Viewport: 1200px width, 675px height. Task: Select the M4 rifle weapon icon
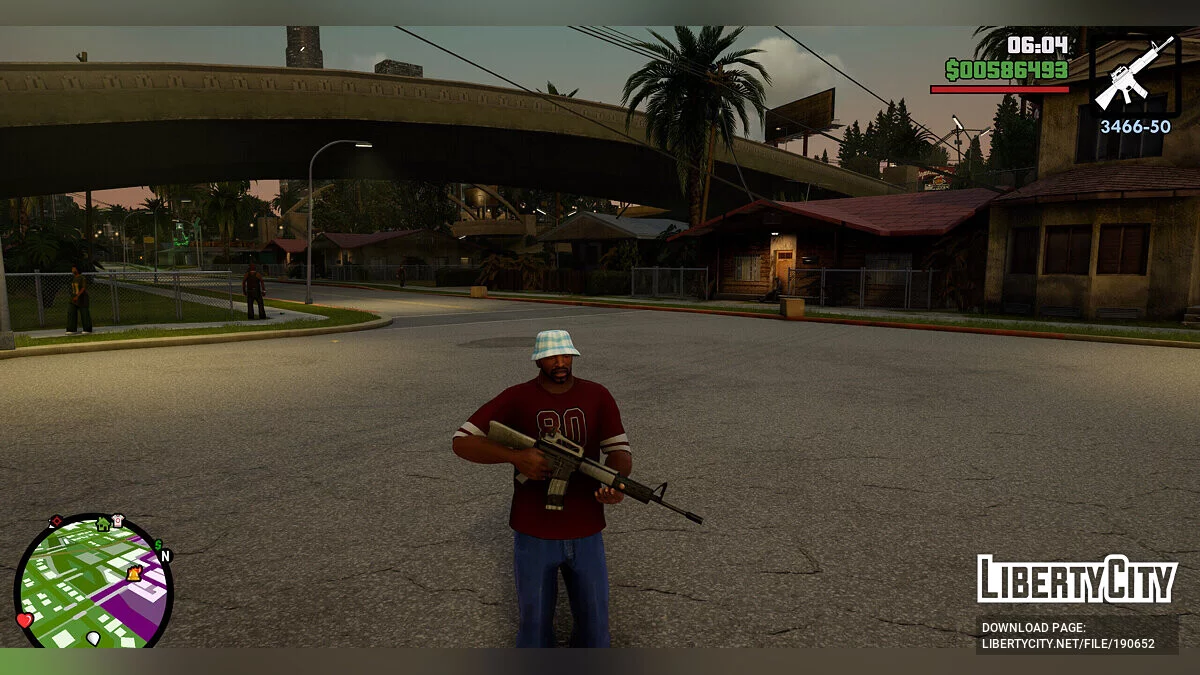1134,73
